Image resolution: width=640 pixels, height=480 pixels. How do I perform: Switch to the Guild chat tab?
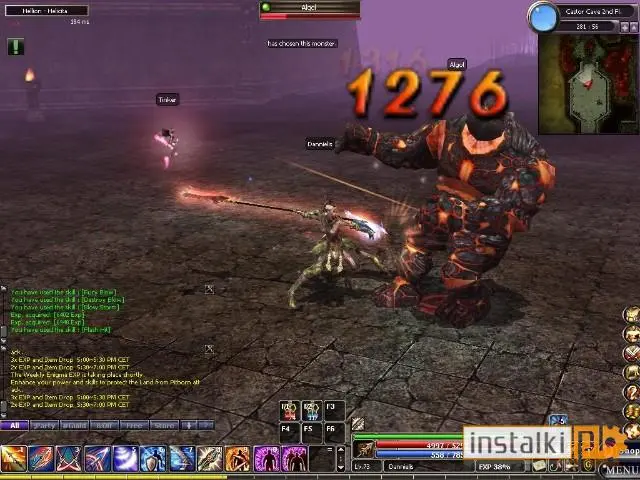(74, 425)
